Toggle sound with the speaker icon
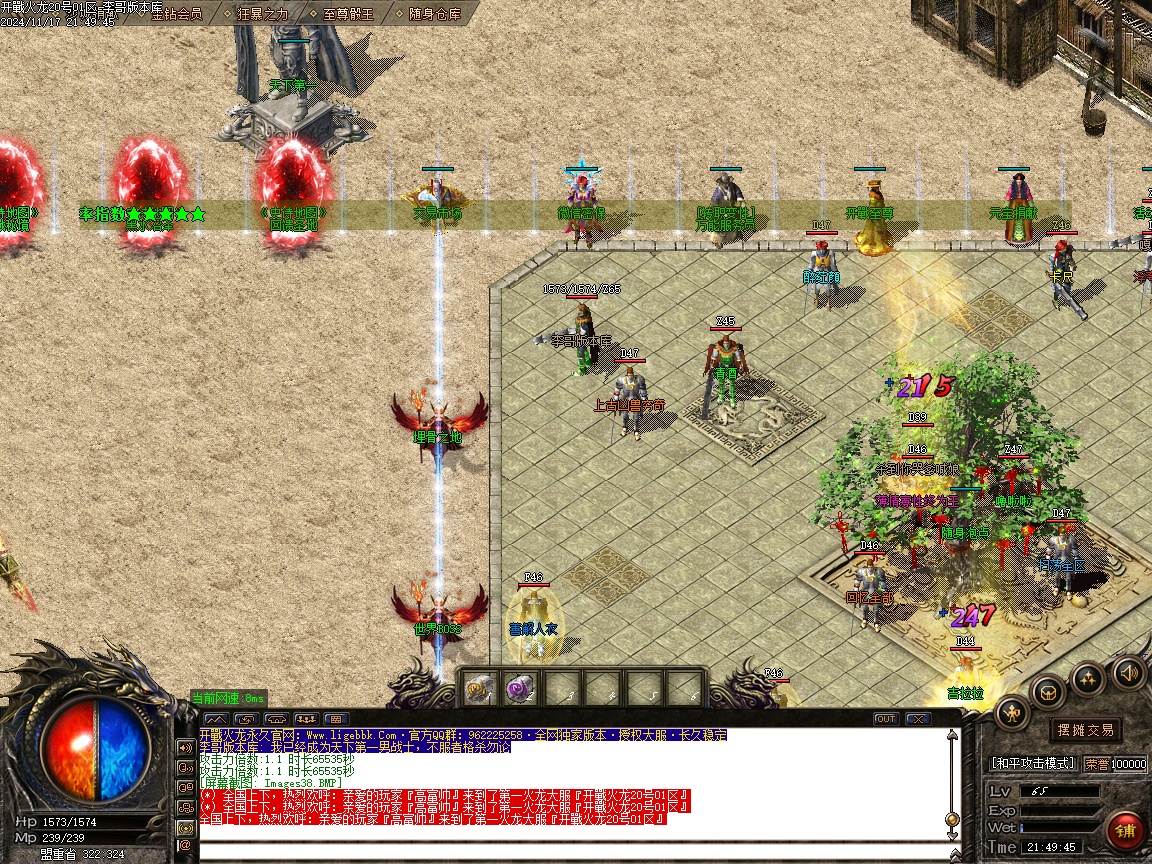 coord(1128,672)
